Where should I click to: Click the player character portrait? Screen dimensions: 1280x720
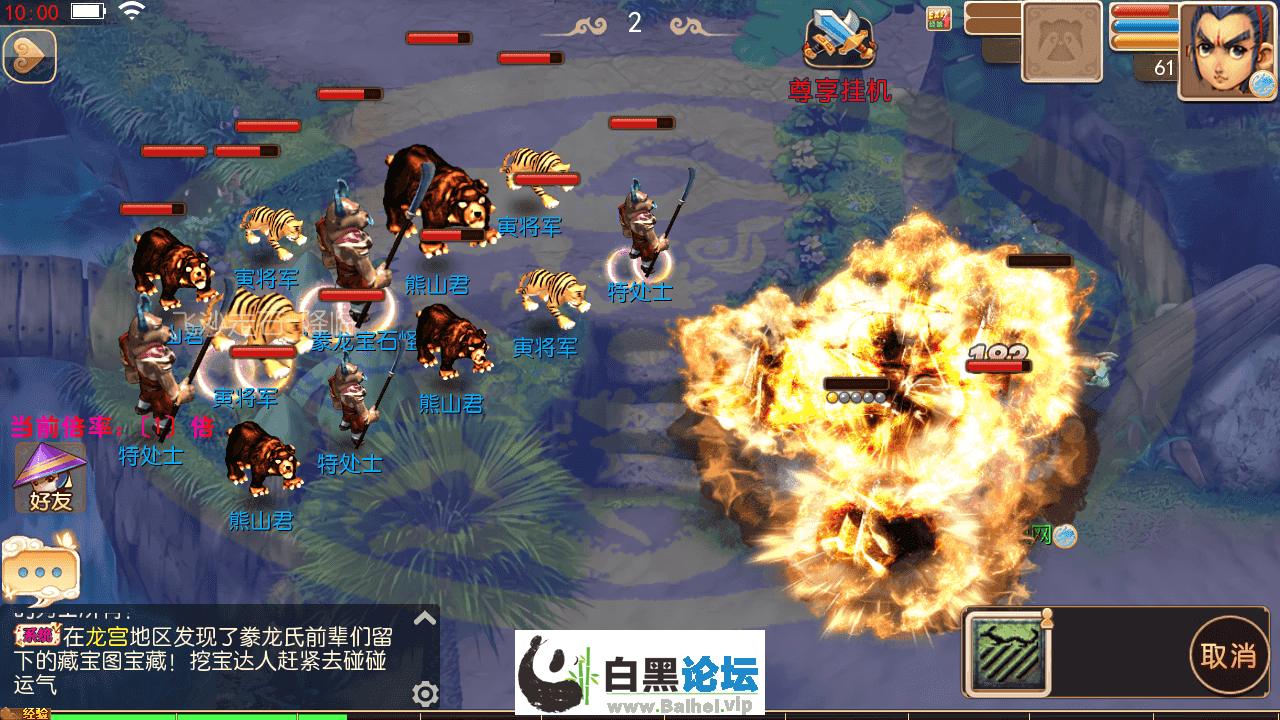1226,50
